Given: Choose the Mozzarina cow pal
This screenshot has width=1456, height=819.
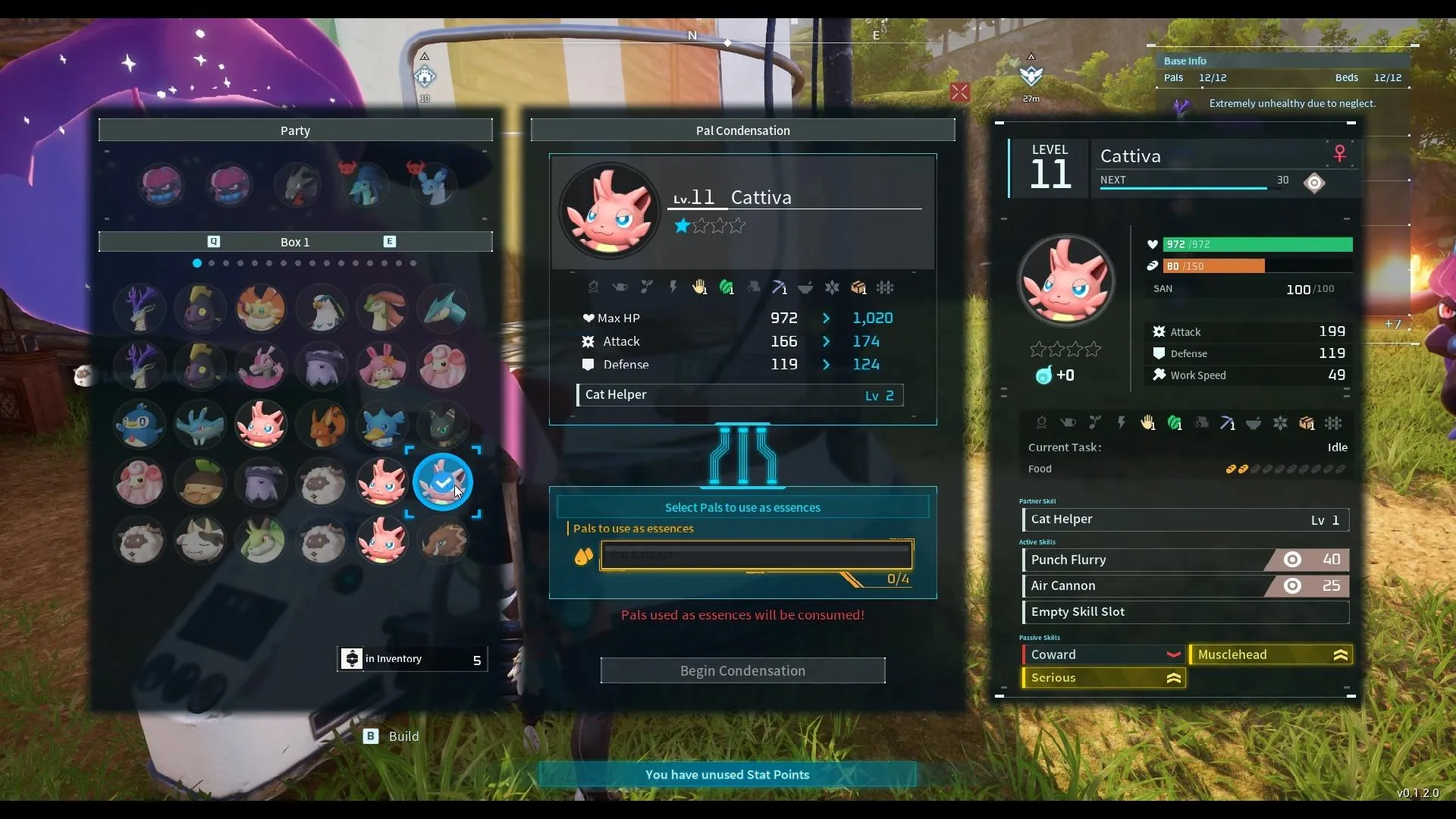Looking at the screenshot, I should 200,541.
